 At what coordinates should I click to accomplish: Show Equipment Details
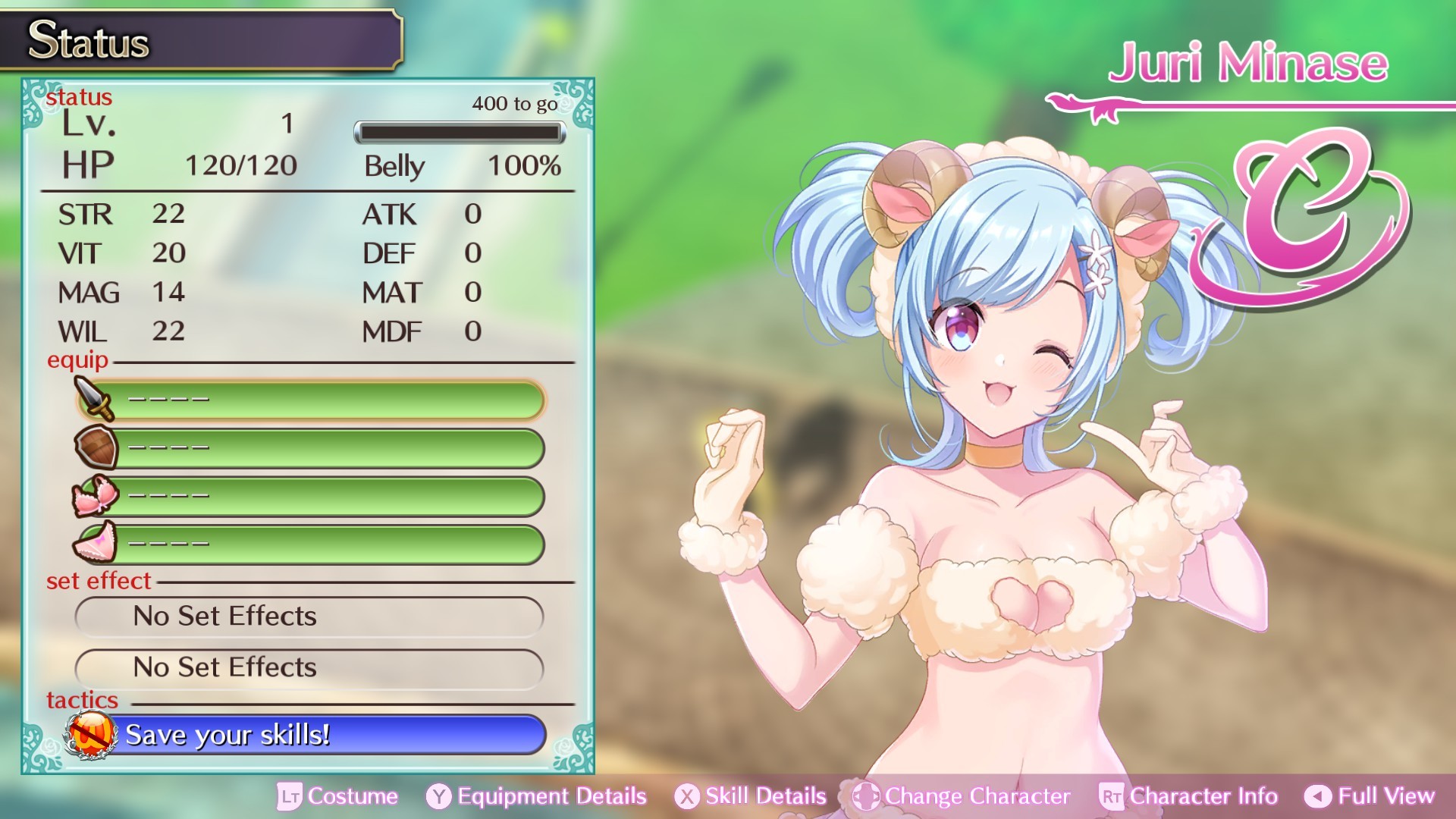[536, 796]
